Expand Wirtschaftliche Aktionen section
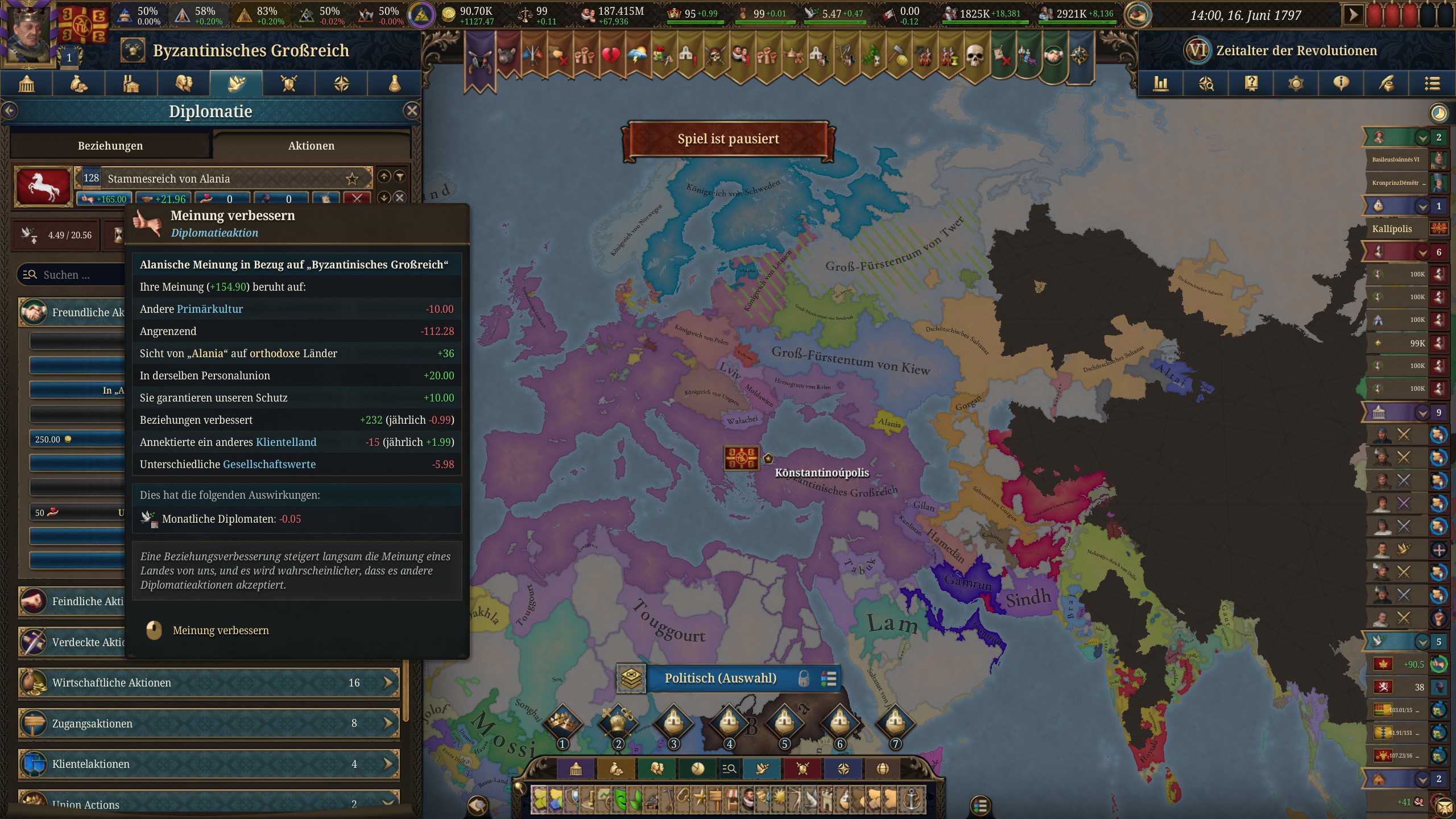The height and width of the screenshot is (819, 1456). [209, 682]
